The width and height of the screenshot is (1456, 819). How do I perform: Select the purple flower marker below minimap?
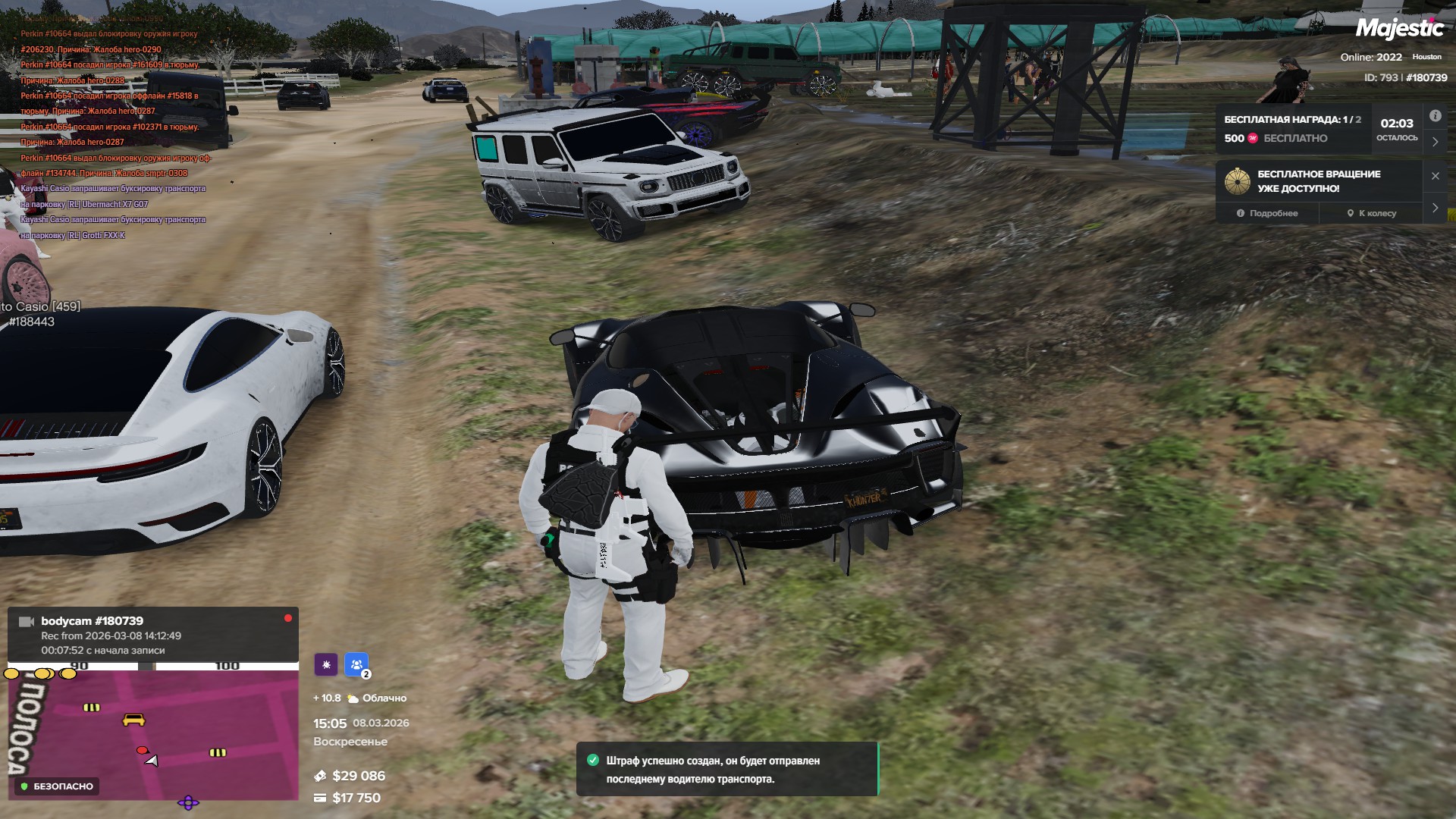click(188, 802)
